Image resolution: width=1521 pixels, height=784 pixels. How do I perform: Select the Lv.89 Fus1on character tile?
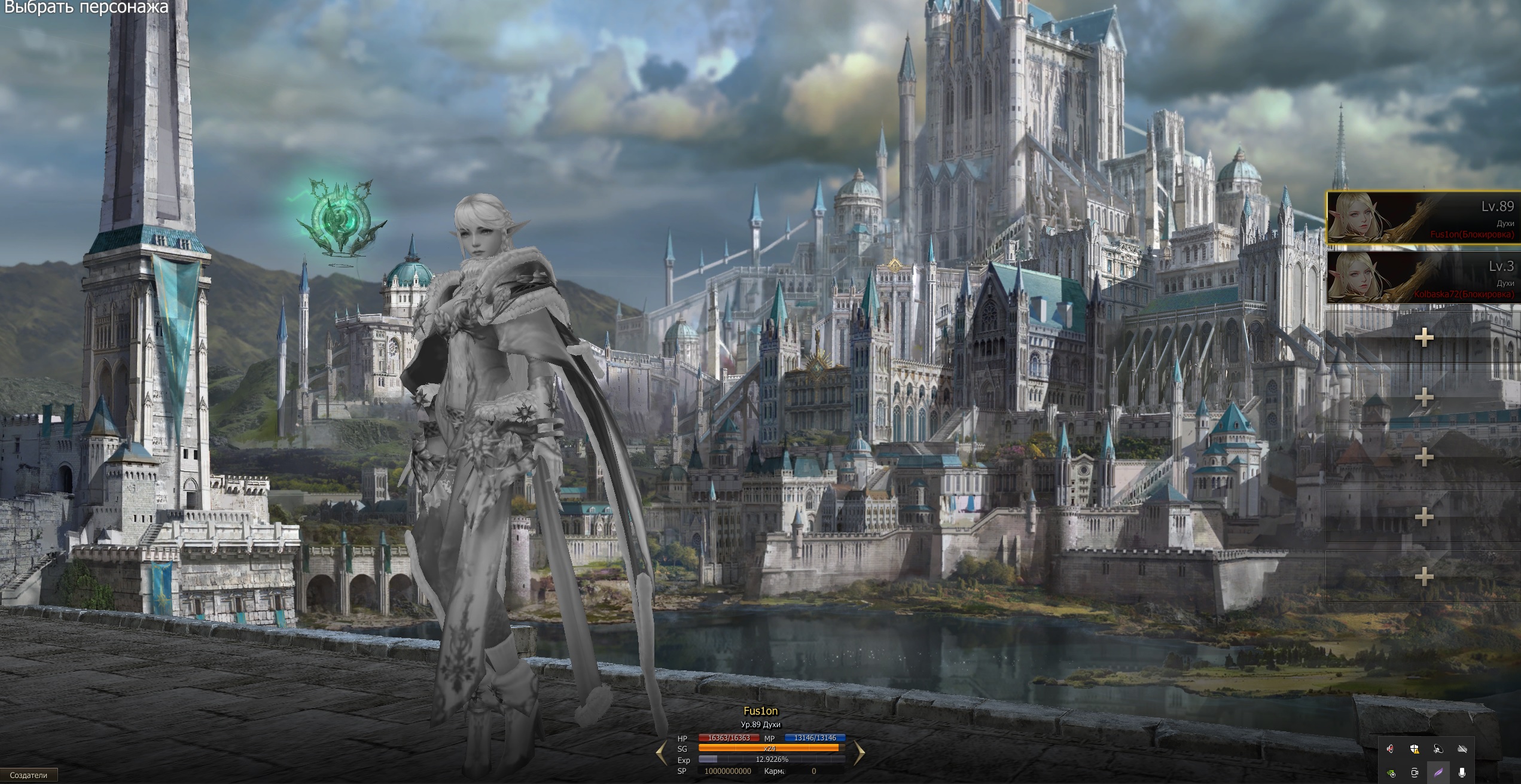click(1422, 218)
